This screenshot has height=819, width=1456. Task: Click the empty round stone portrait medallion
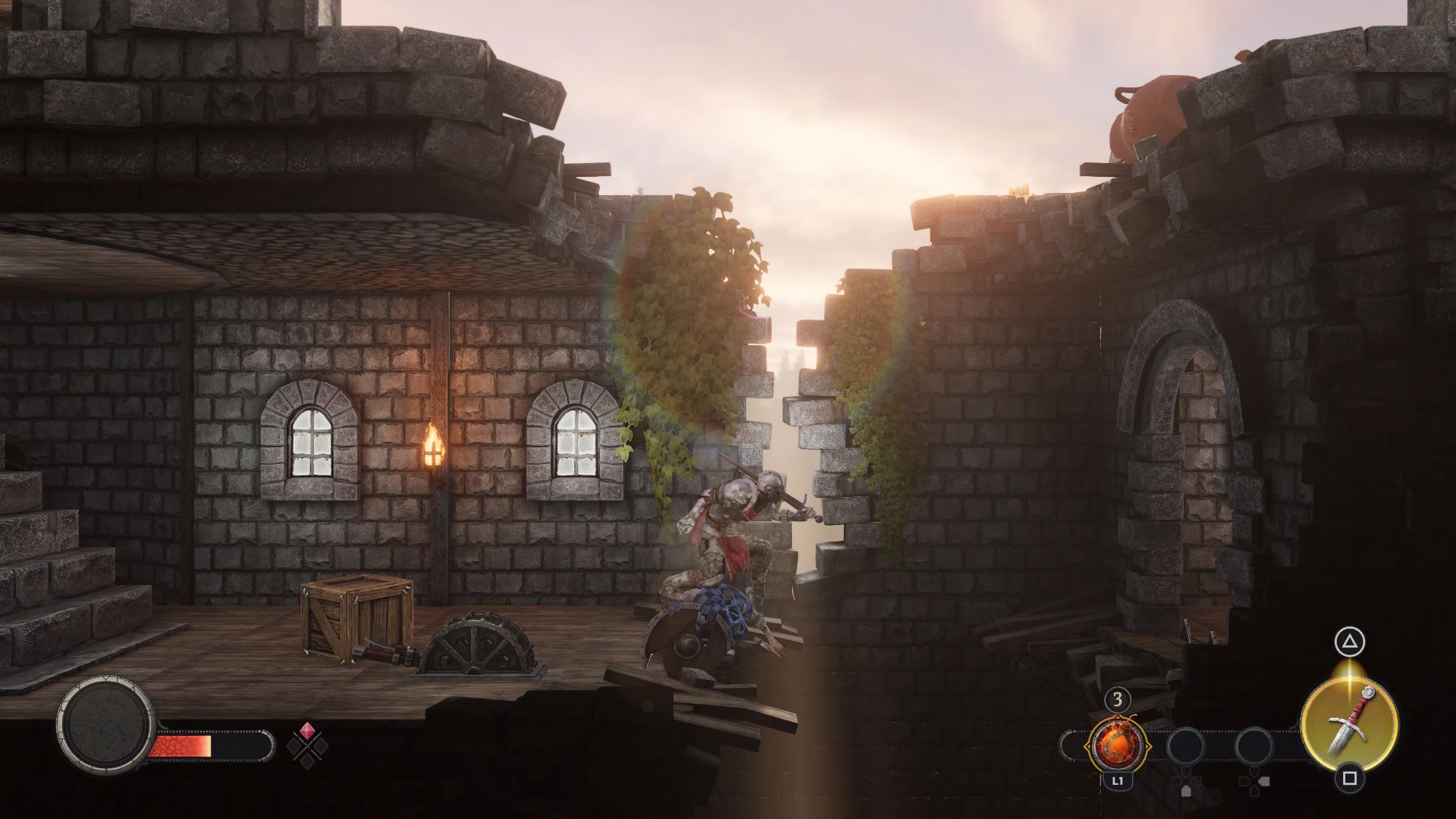106,725
